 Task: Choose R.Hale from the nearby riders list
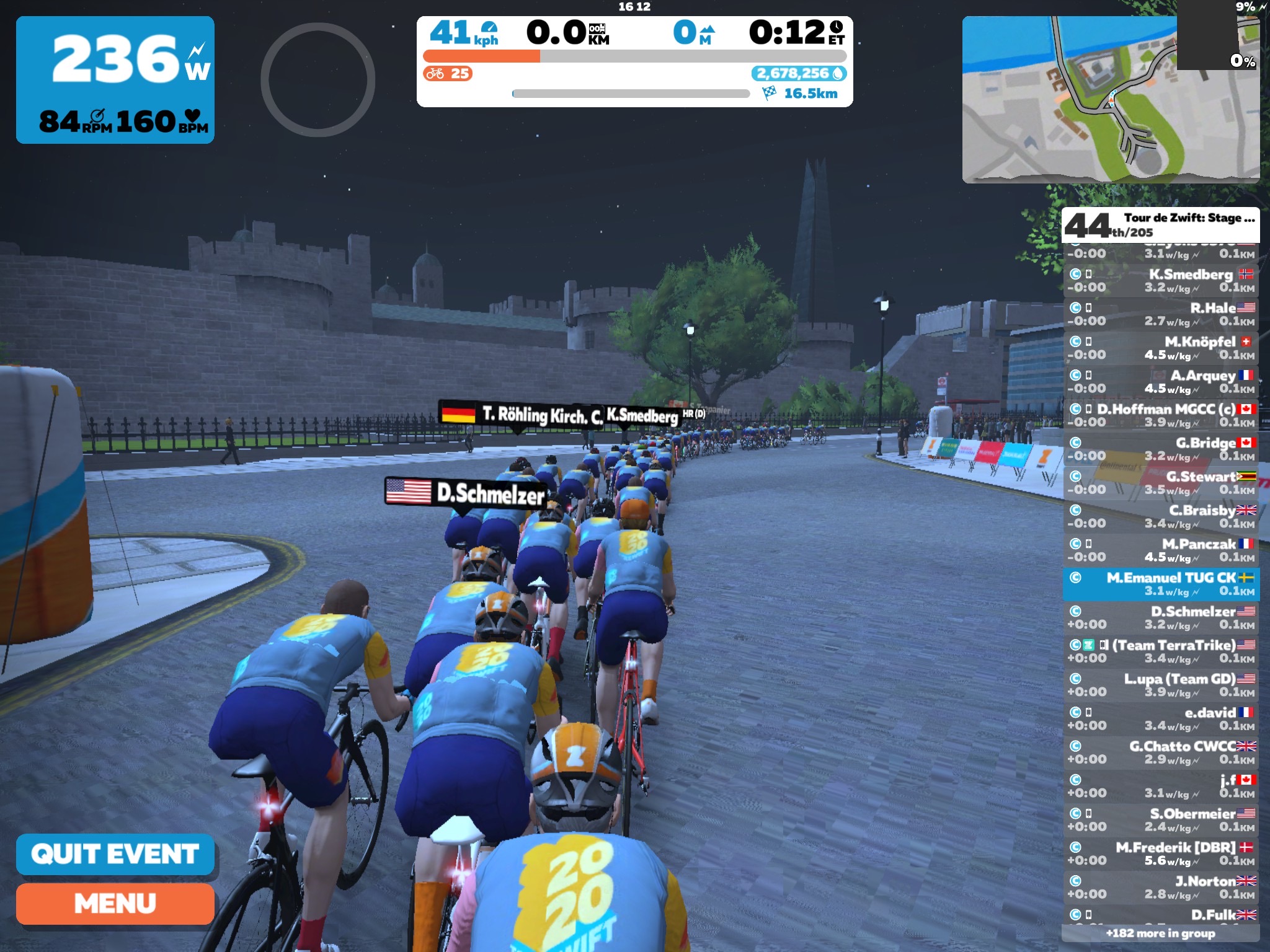[x=1161, y=314]
